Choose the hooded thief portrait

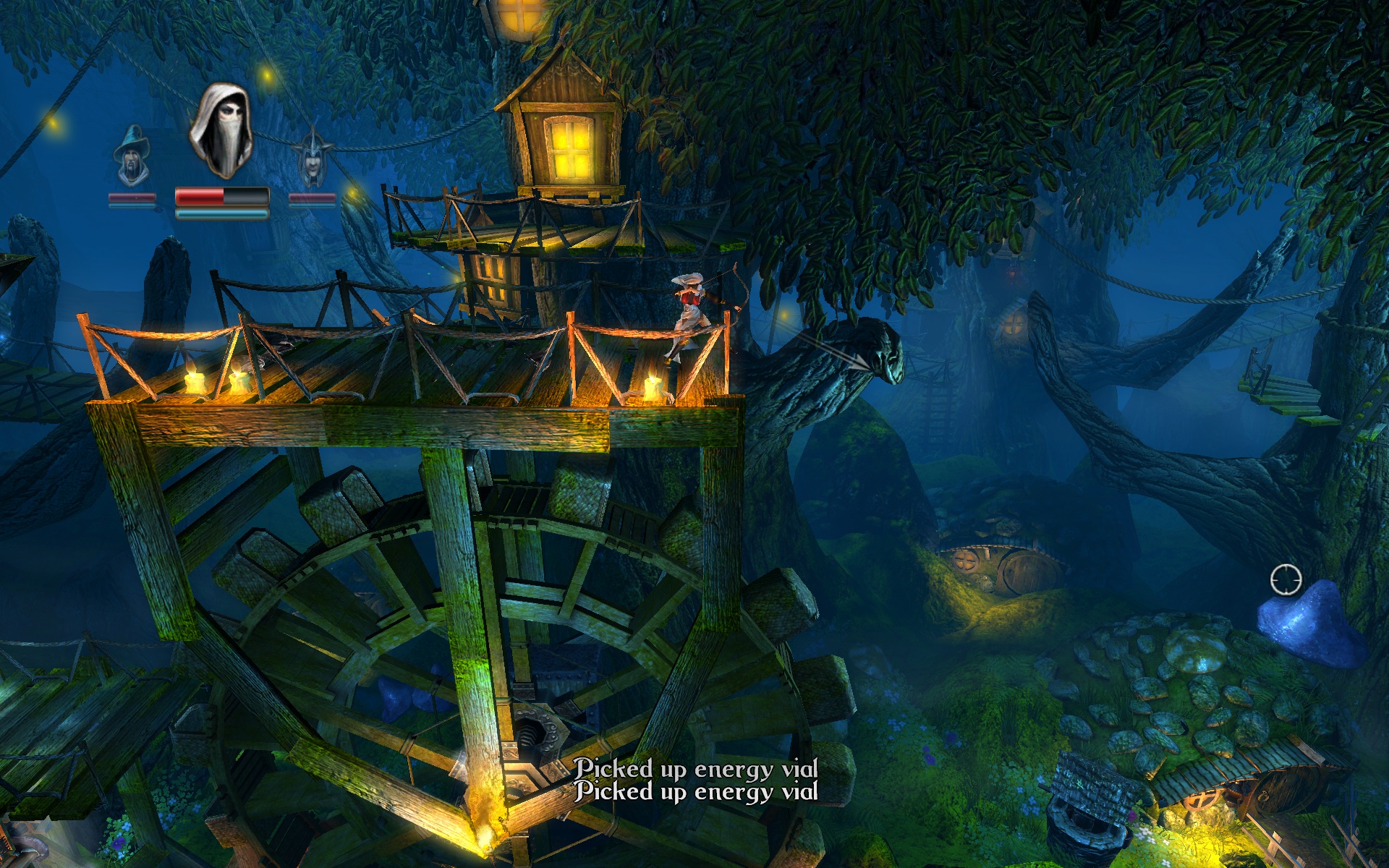pyautogui.click(x=221, y=131)
